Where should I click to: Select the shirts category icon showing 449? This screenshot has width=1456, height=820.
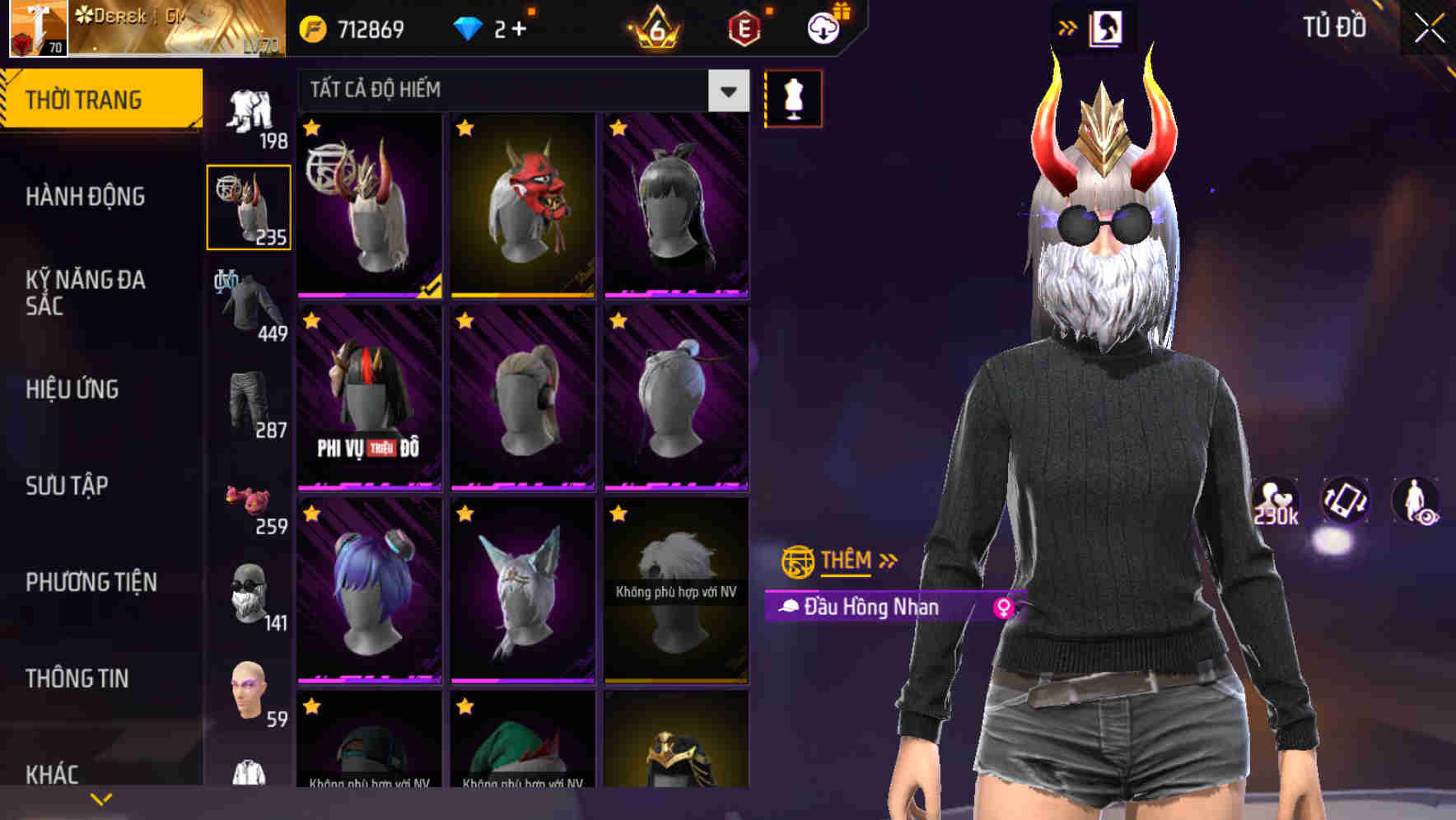249,305
